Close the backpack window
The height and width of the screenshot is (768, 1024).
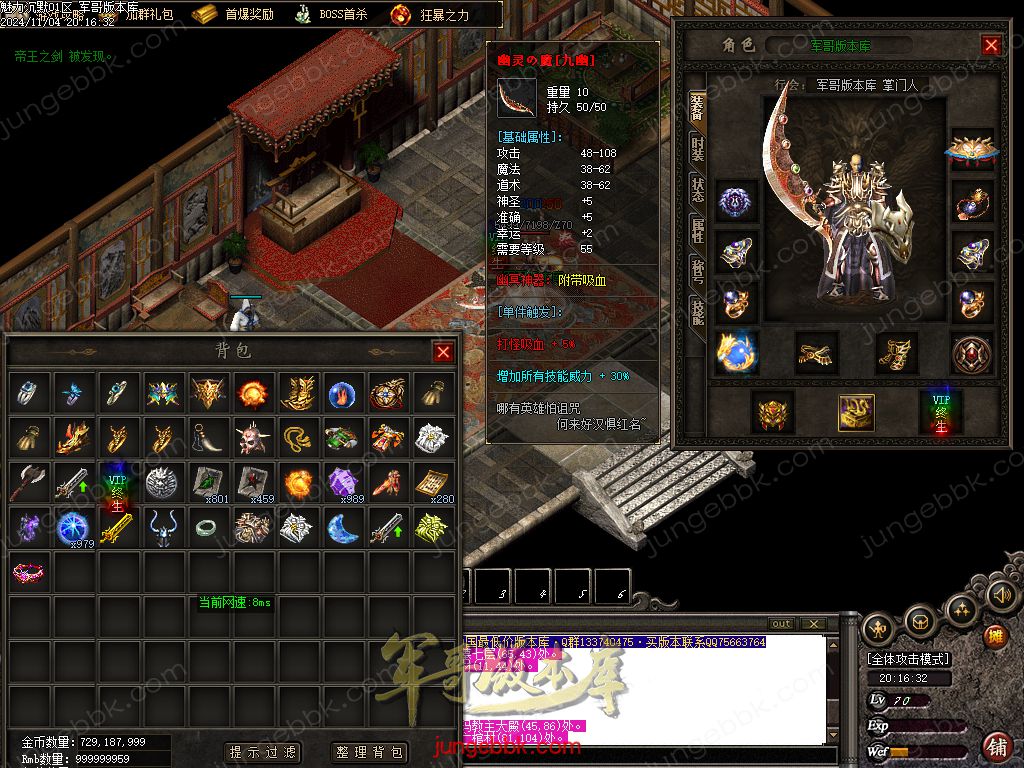(443, 352)
